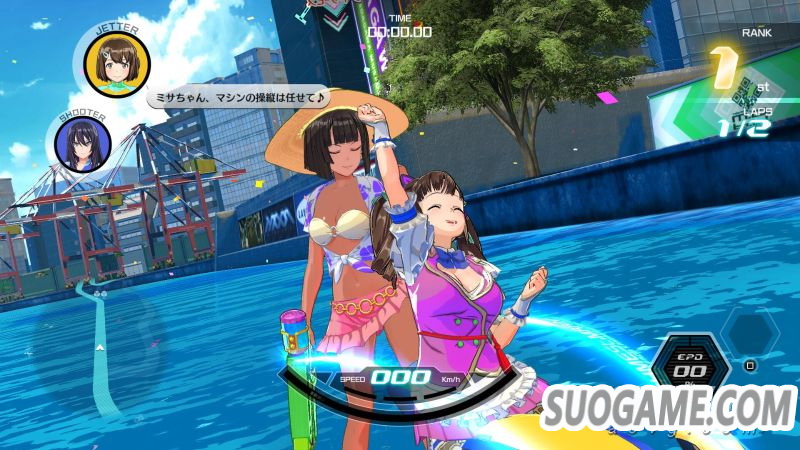Click the Jetter character portrait
Viewport: 800px width, 450px height.
(117, 59)
